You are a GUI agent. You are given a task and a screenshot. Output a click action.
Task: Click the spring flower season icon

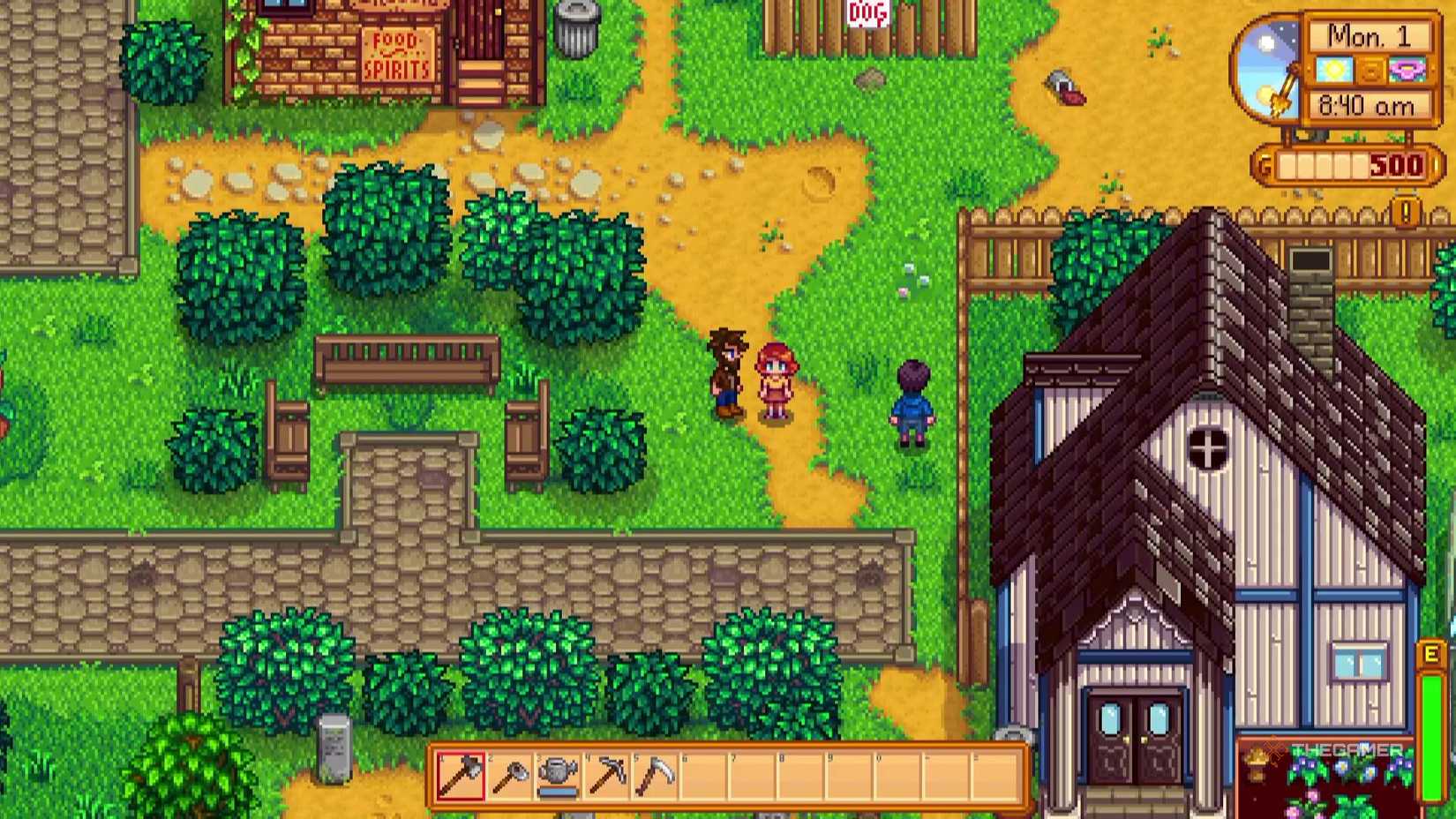1407,70
